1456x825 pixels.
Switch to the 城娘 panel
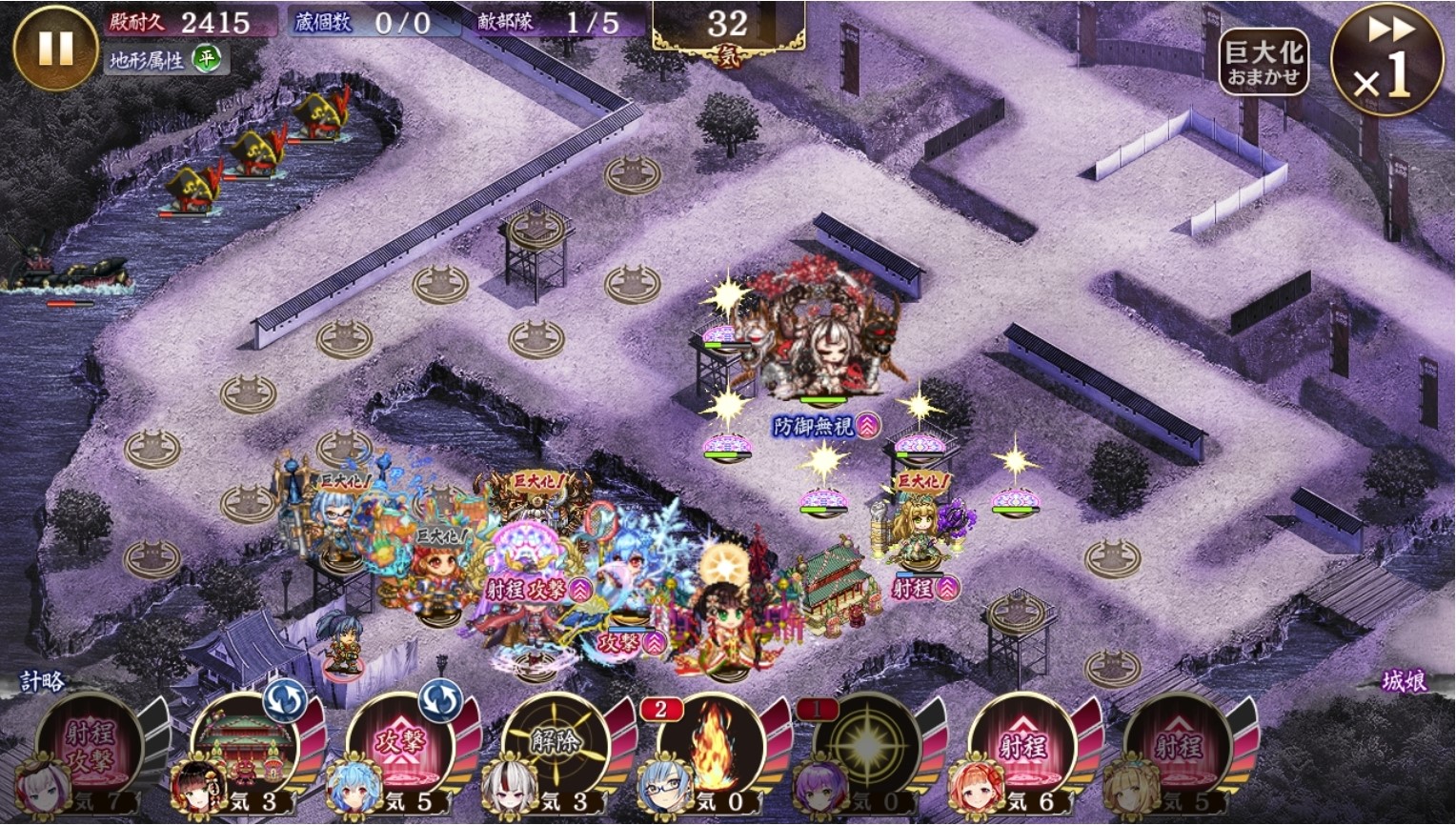coord(1405,682)
